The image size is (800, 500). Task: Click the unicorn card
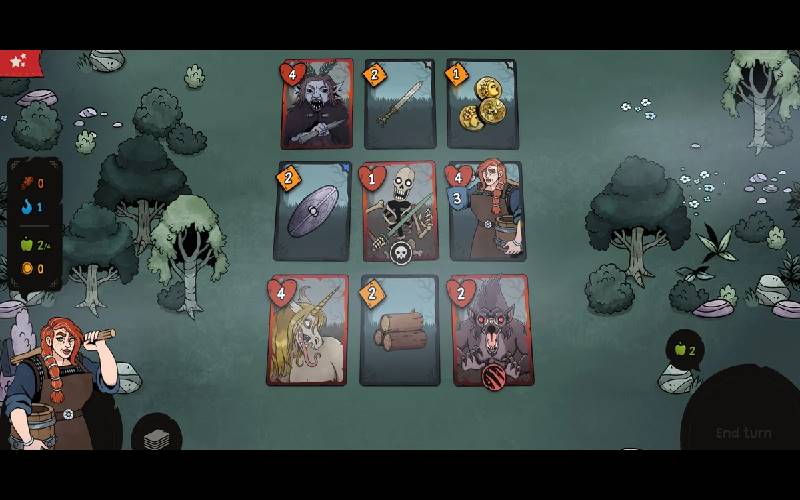[308, 331]
